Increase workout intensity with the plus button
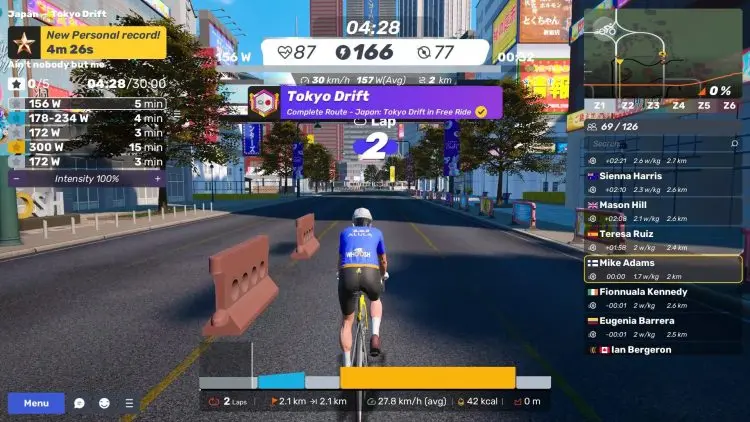 coord(157,177)
